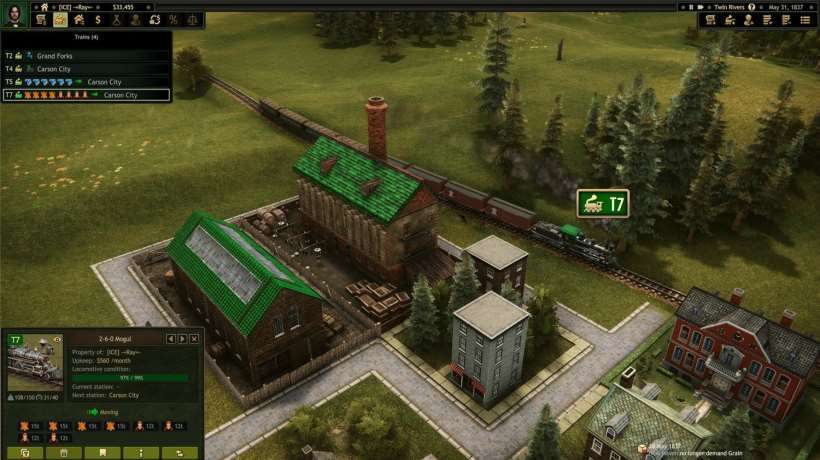
Task: Show the next train in the panel
Action: pyautogui.click(x=182, y=339)
